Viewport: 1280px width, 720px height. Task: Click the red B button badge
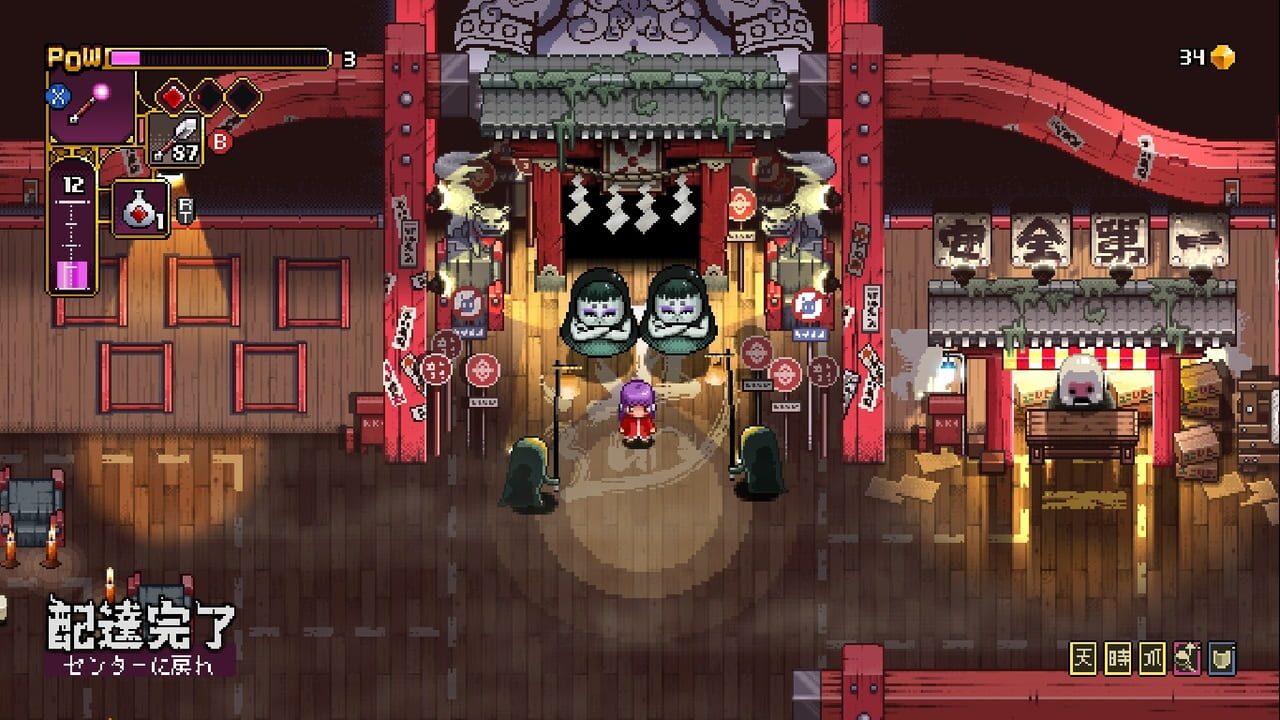click(220, 140)
